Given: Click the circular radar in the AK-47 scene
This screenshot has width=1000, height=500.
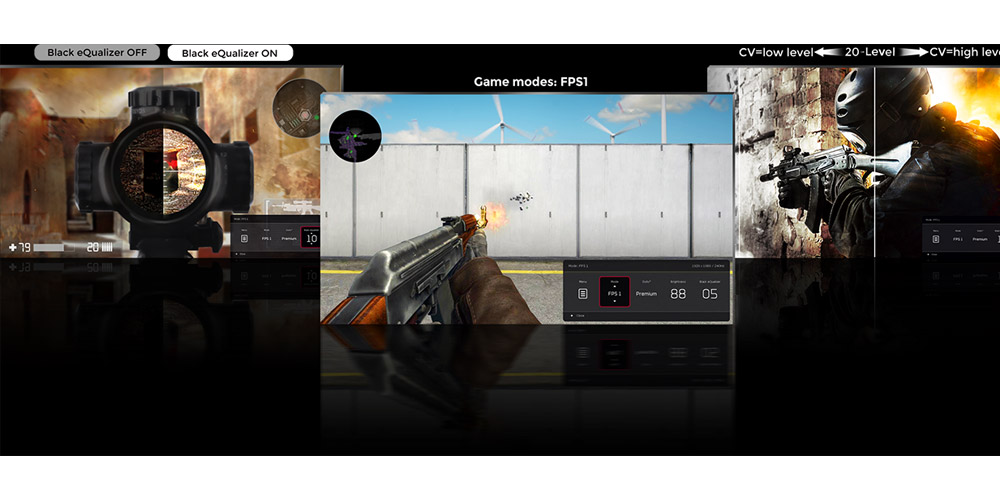Looking at the screenshot, I should 355,136.
